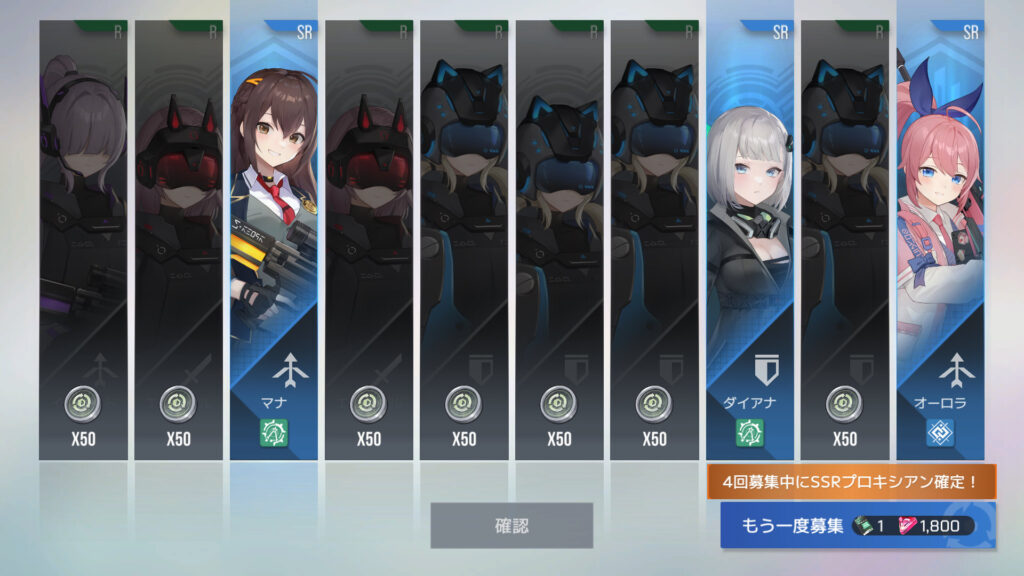Tap the SSR プロキシアン guarantee banner
This screenshot has height=576, width=1024.
coord(851,481)
